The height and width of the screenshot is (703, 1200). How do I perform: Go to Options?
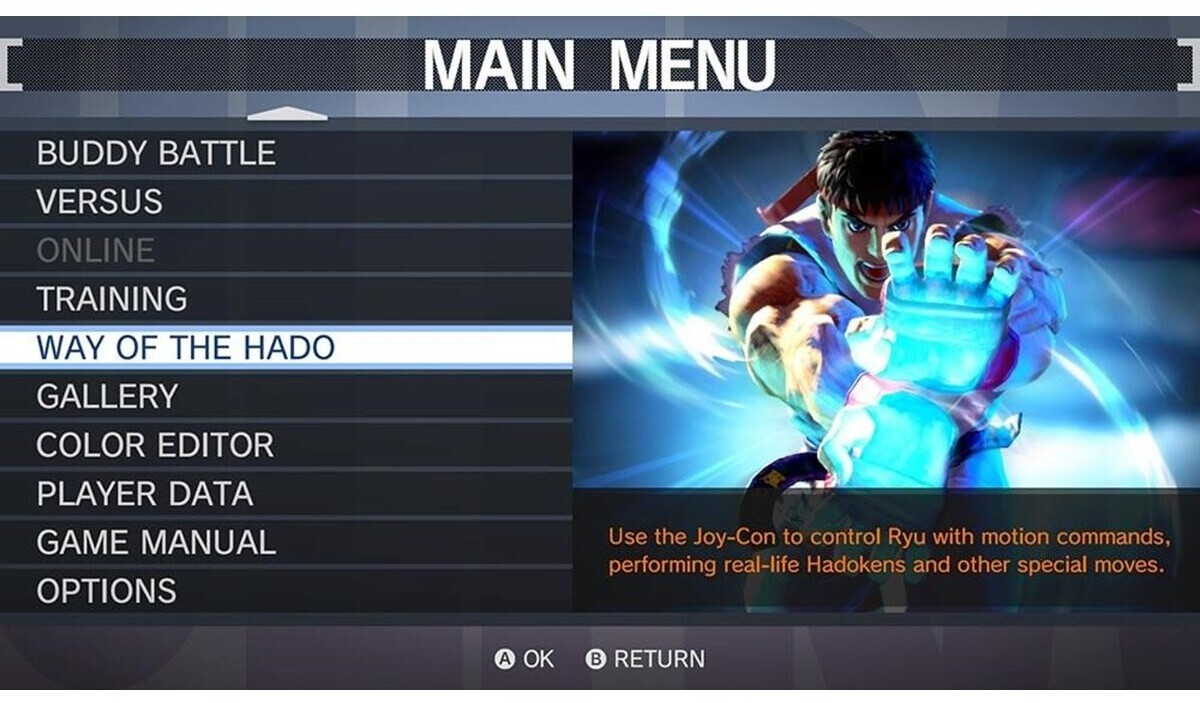tap(107, 591)
